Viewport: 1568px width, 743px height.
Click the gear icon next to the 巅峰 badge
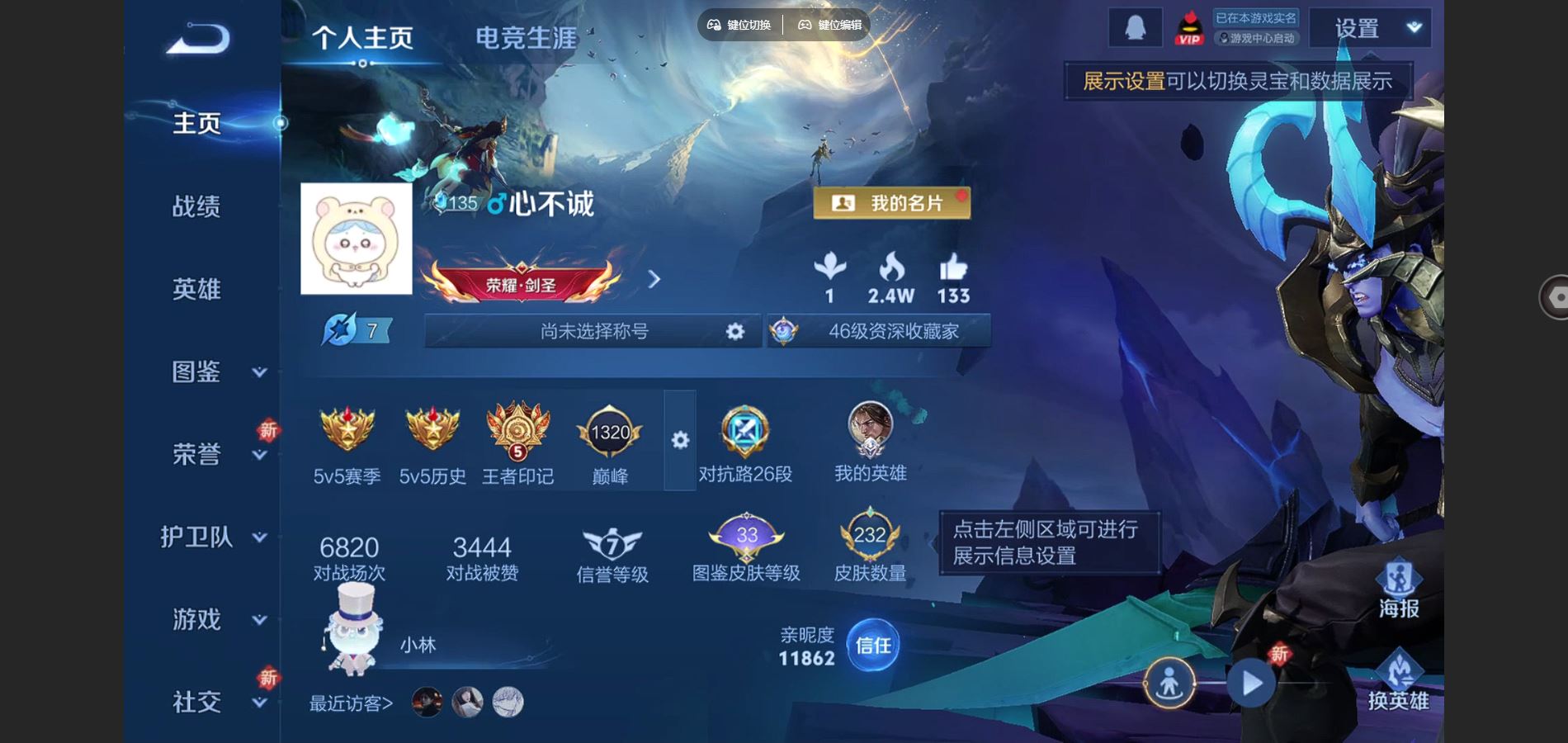point(679,442)
